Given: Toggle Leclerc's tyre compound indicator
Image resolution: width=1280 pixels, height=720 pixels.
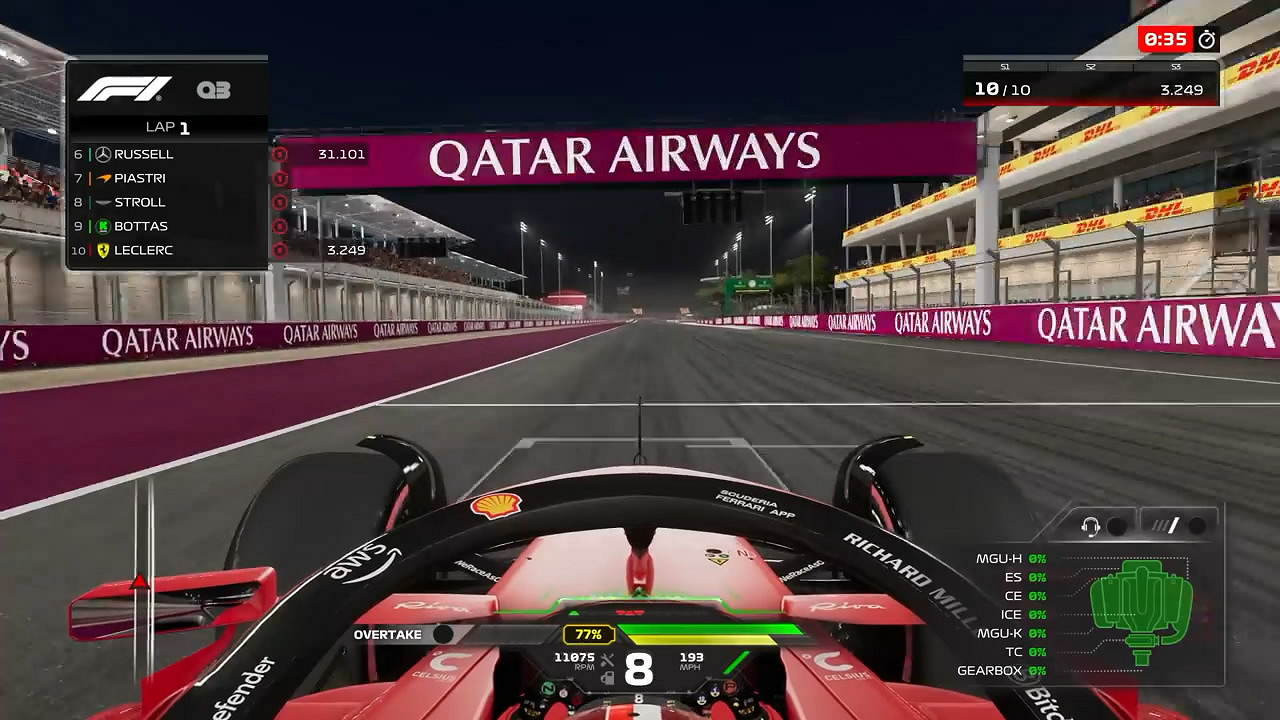Looking at the screenshot, I should [x=281, y=250].
